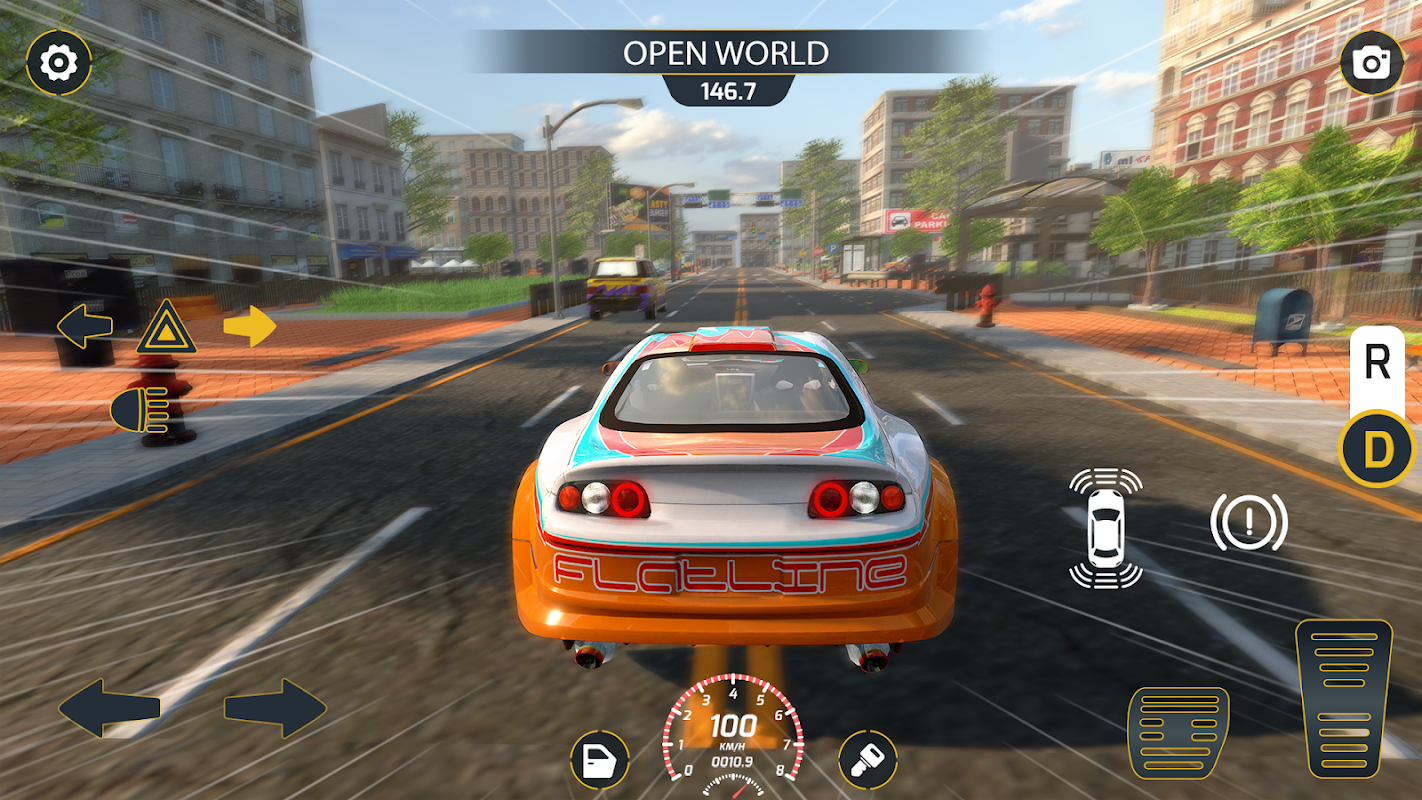Steer left with the arrow button

pyautogui.click(x=110, y=708)
